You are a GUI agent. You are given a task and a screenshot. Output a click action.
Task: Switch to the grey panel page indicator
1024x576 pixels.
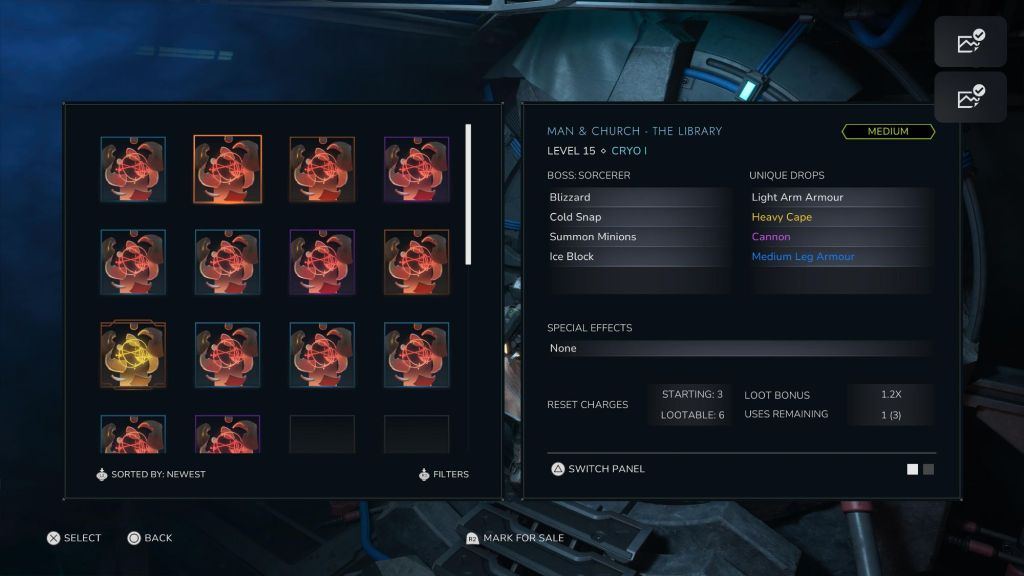click(929, 469)
